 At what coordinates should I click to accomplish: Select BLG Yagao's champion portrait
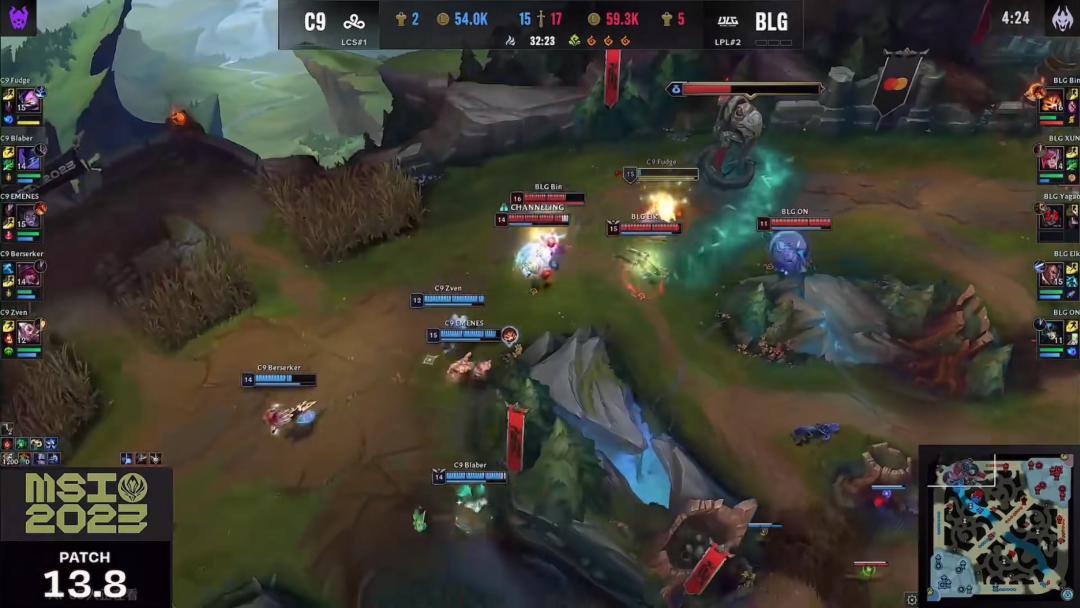click(1052, 216)
